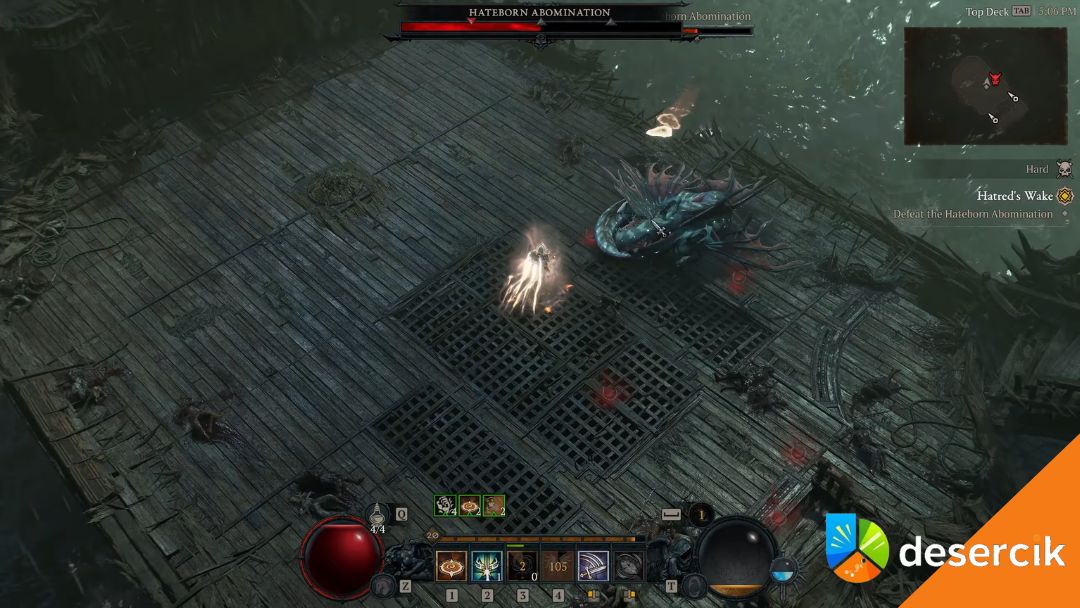The image size is (1080, 608).
Task: Click the Hard difficulty skull icon
Action: point(1064,170)
